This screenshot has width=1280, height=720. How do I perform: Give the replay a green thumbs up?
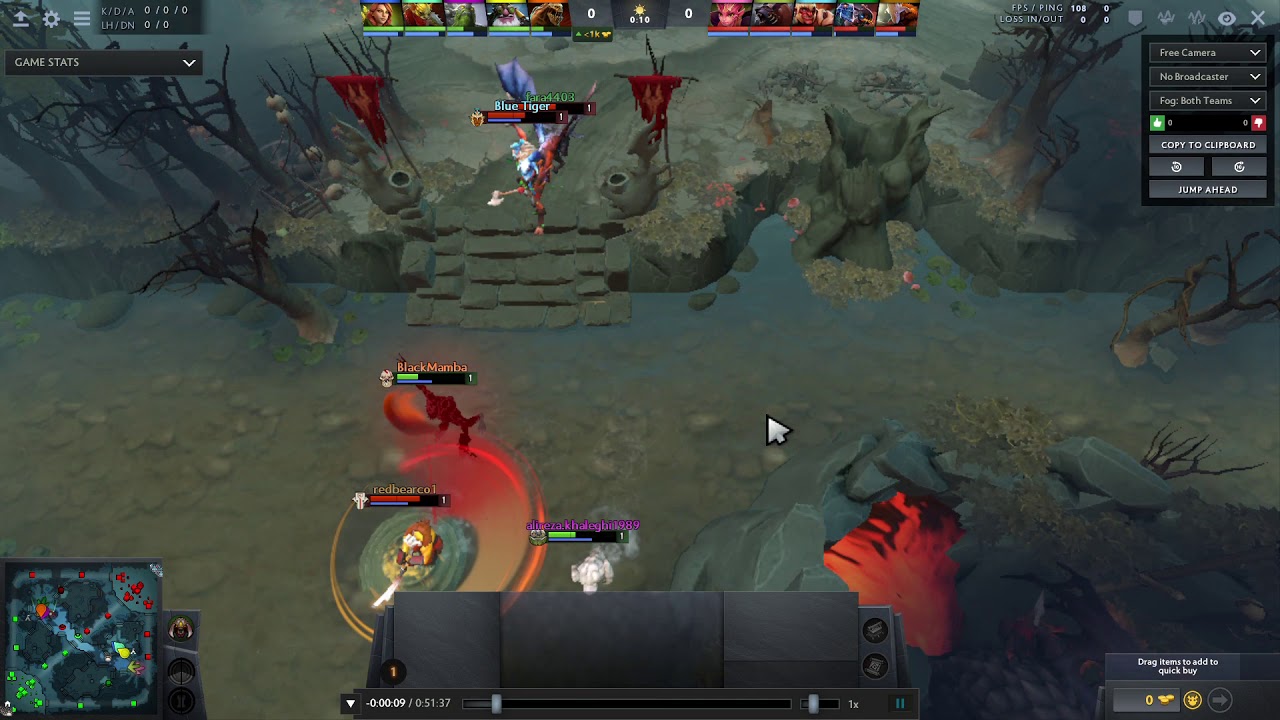click(x=1158, y=123)
